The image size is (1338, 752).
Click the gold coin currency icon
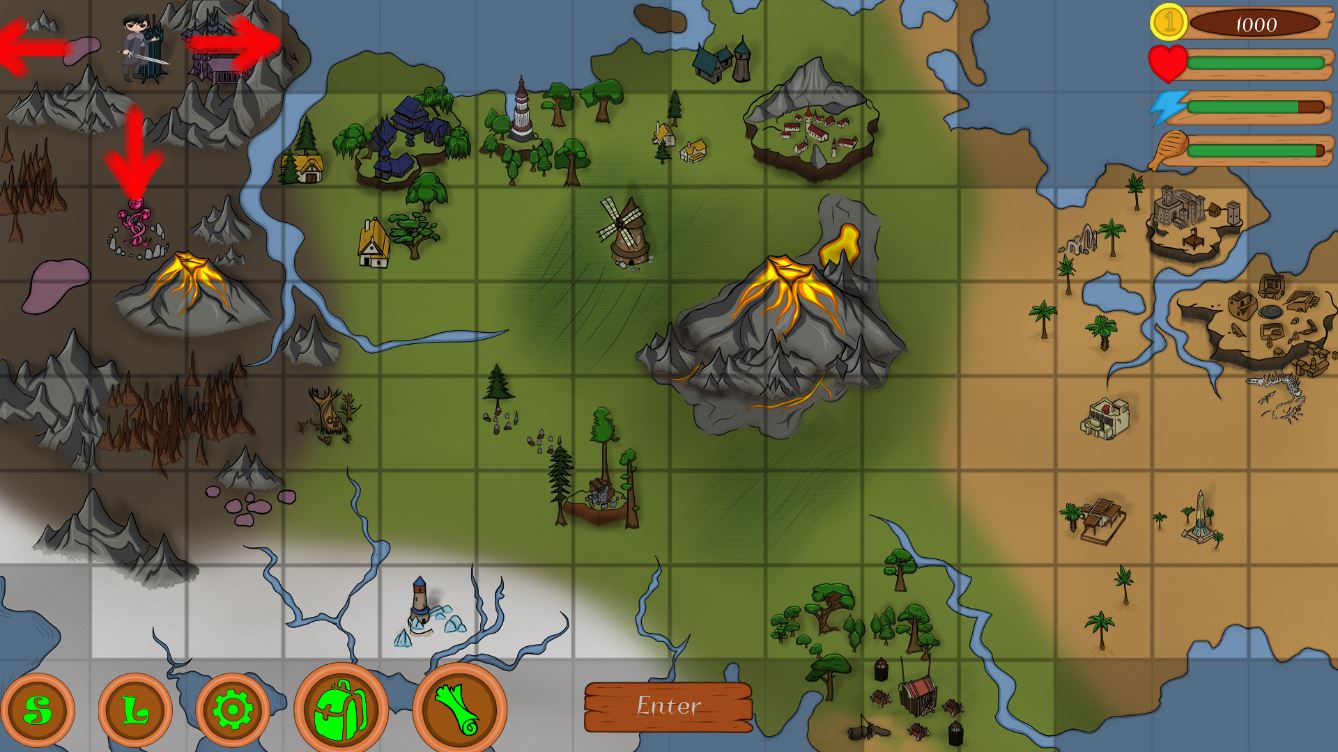coord(1168,21)
